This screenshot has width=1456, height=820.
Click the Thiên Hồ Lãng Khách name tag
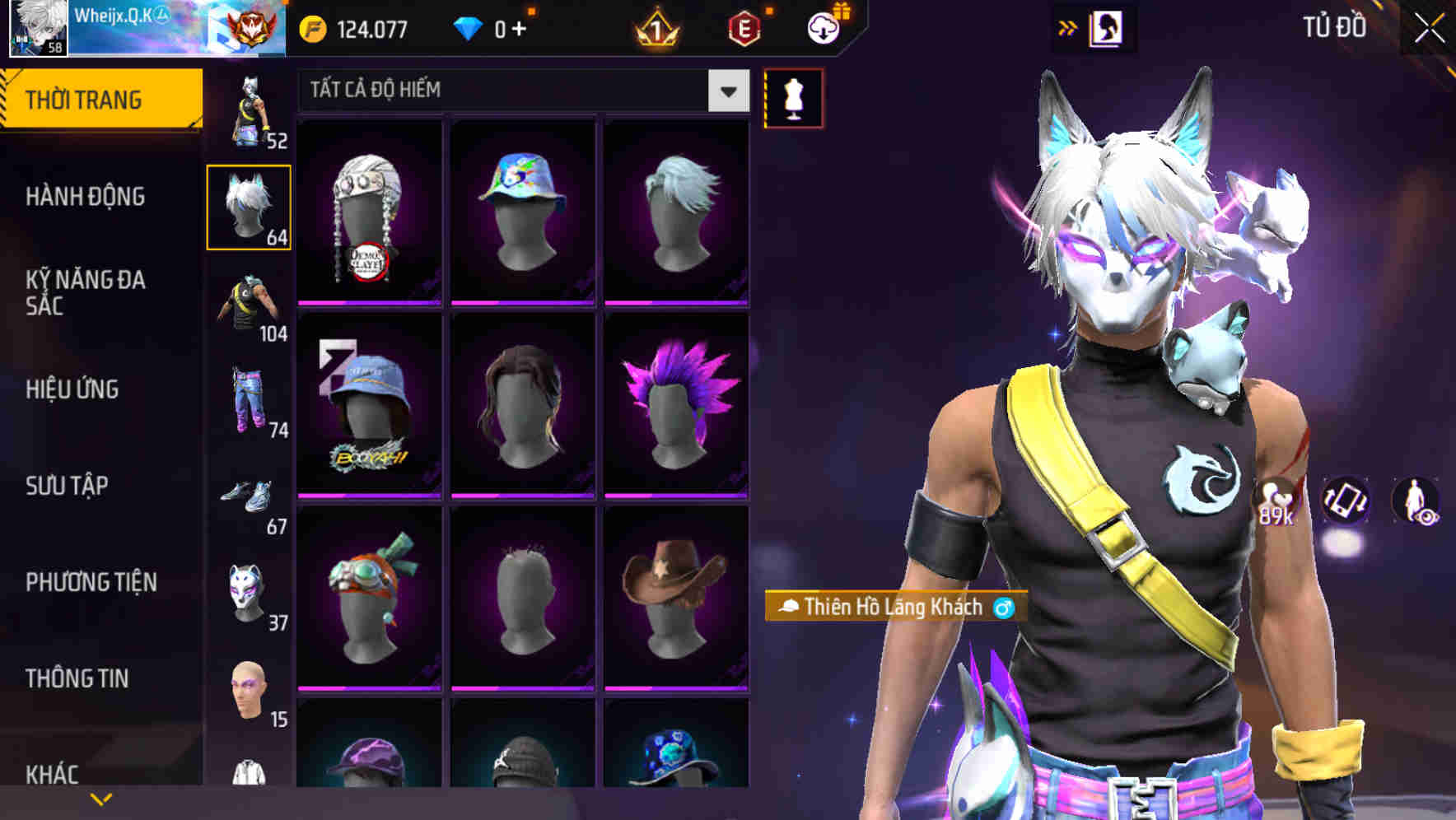[x=892, y=608]
